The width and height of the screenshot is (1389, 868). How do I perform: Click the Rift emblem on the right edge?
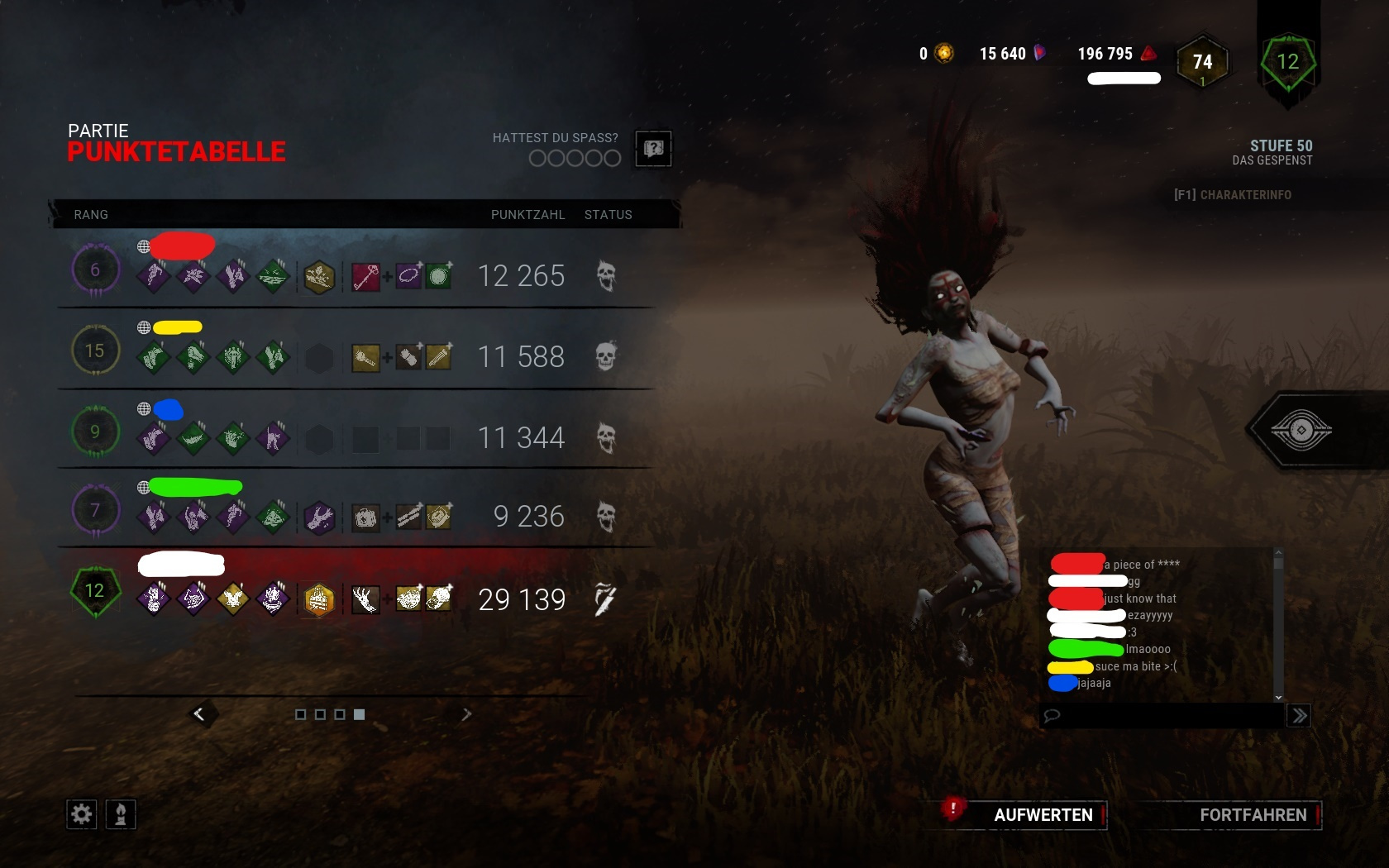tap(1303, 430)
